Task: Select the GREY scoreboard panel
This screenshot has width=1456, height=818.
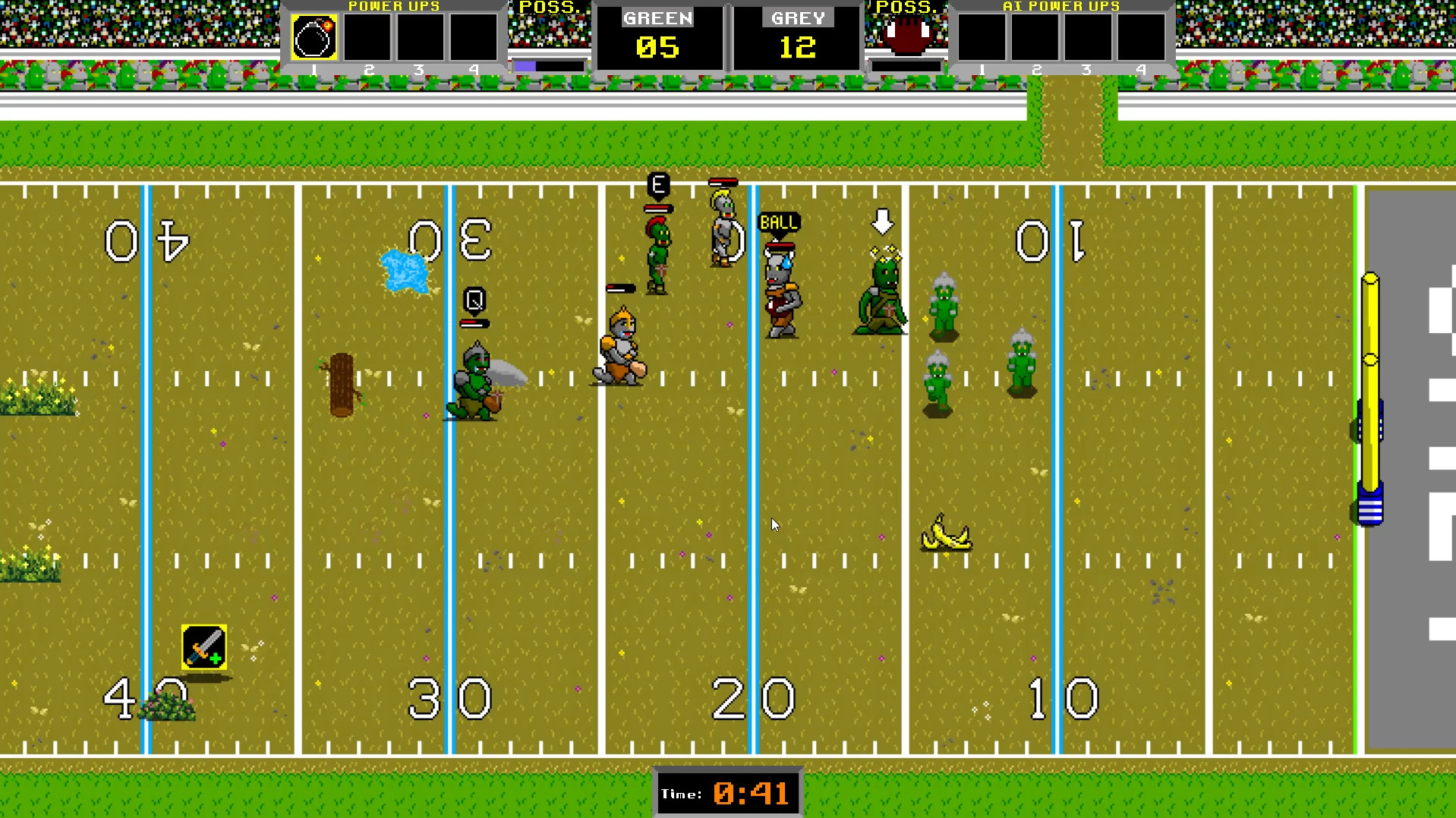Action: click(x=796, y=36)
